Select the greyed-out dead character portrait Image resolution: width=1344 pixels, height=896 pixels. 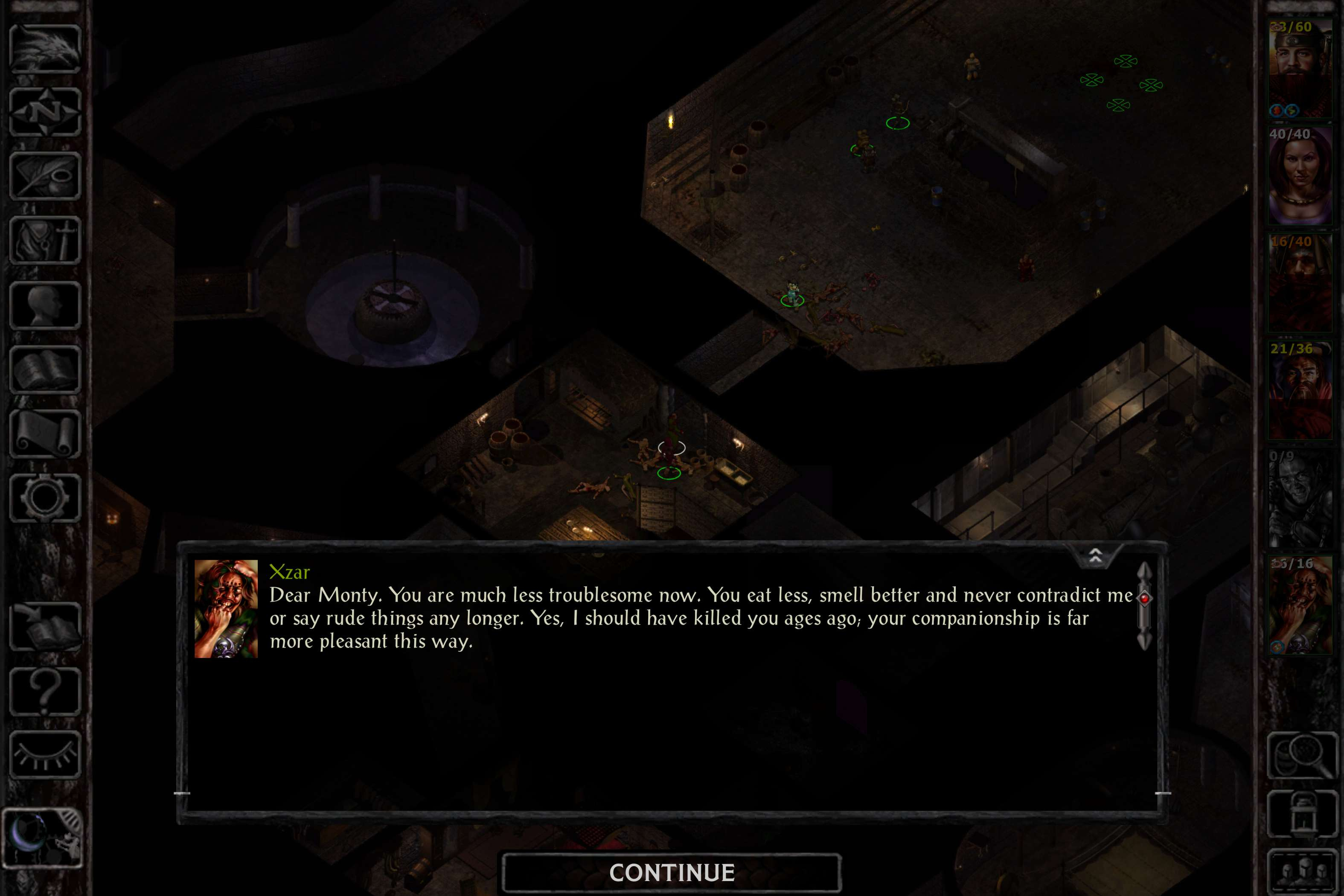coord(1300,498)
